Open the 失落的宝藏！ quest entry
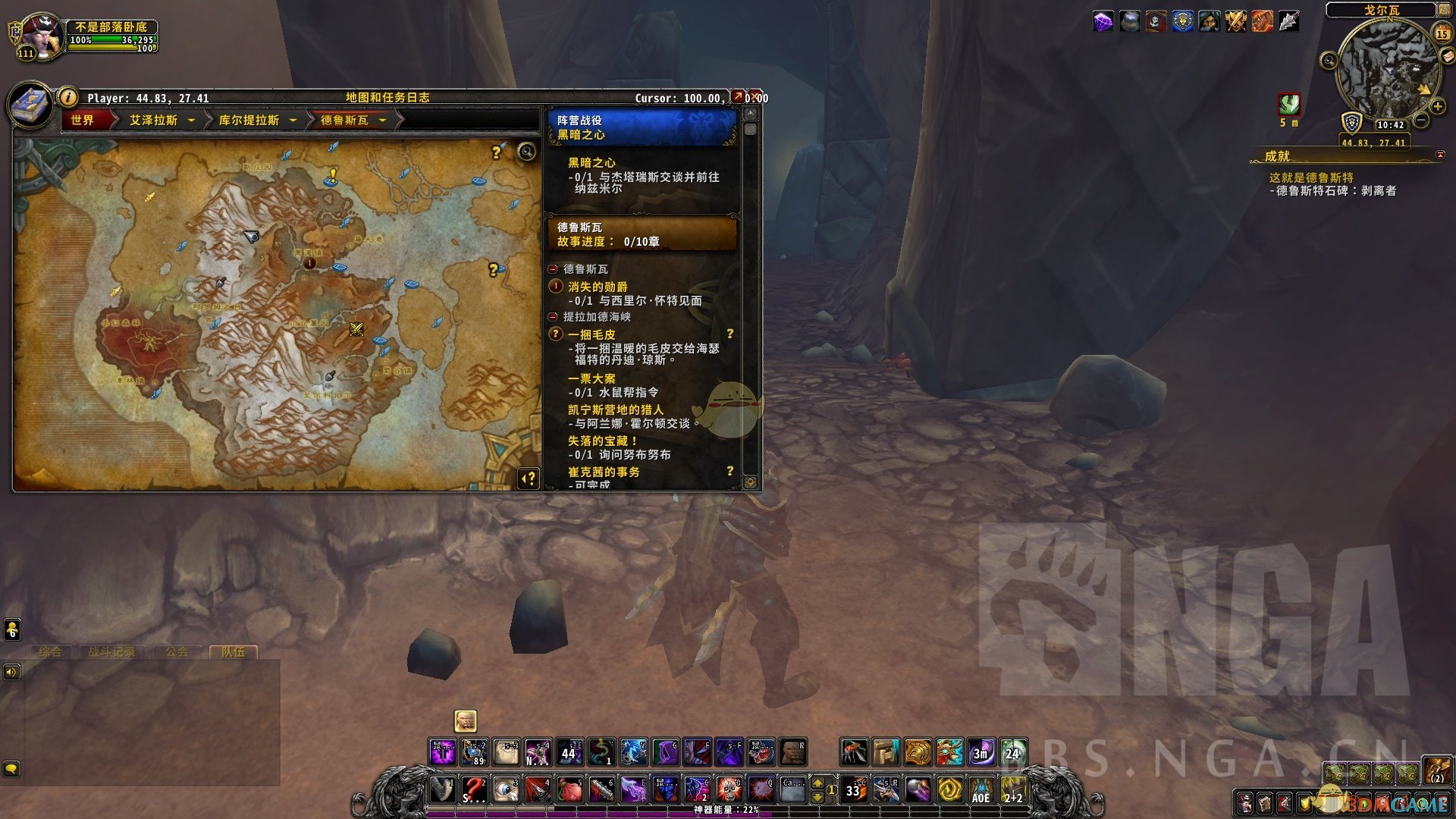1456x819 pixels. click(602, 441)
